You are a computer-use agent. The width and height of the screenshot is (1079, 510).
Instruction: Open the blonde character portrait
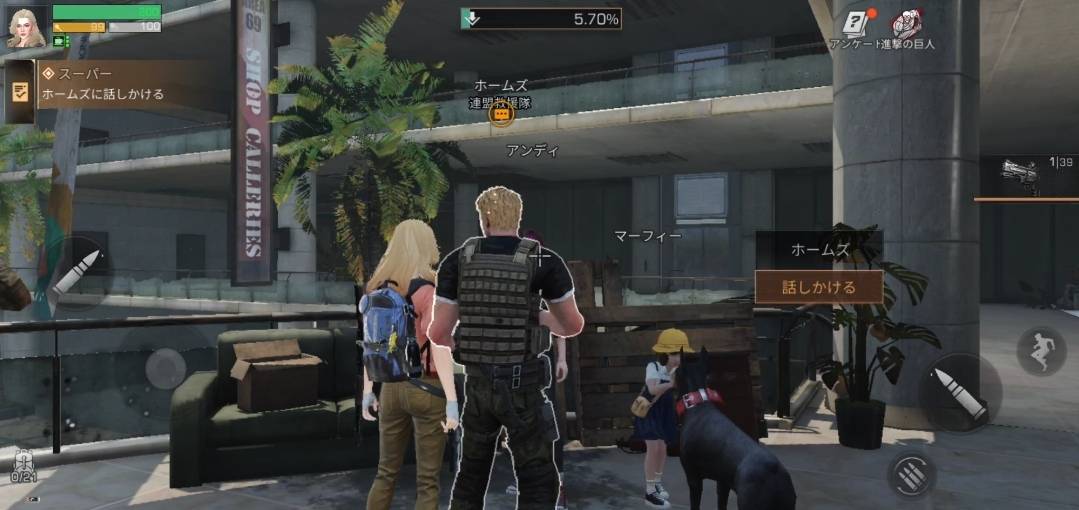point(25,26)
